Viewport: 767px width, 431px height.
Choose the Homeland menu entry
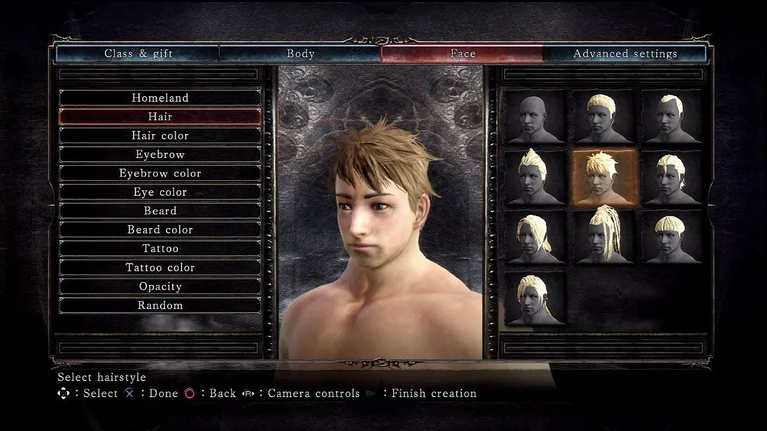(x=160, y=98)
